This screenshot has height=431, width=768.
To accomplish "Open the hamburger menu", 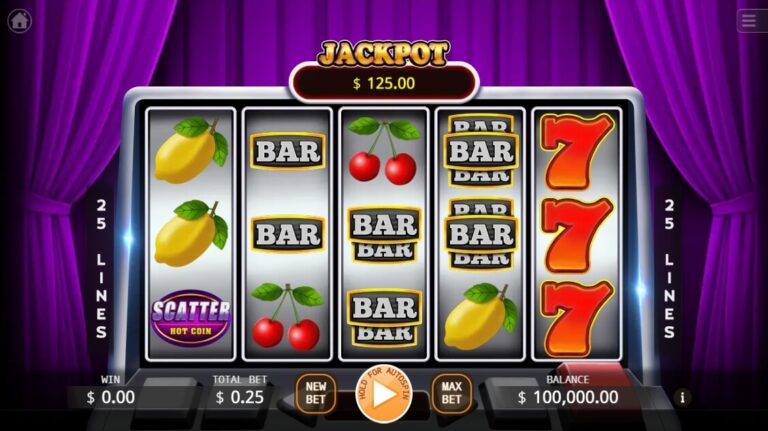I will tap(750, 21).
